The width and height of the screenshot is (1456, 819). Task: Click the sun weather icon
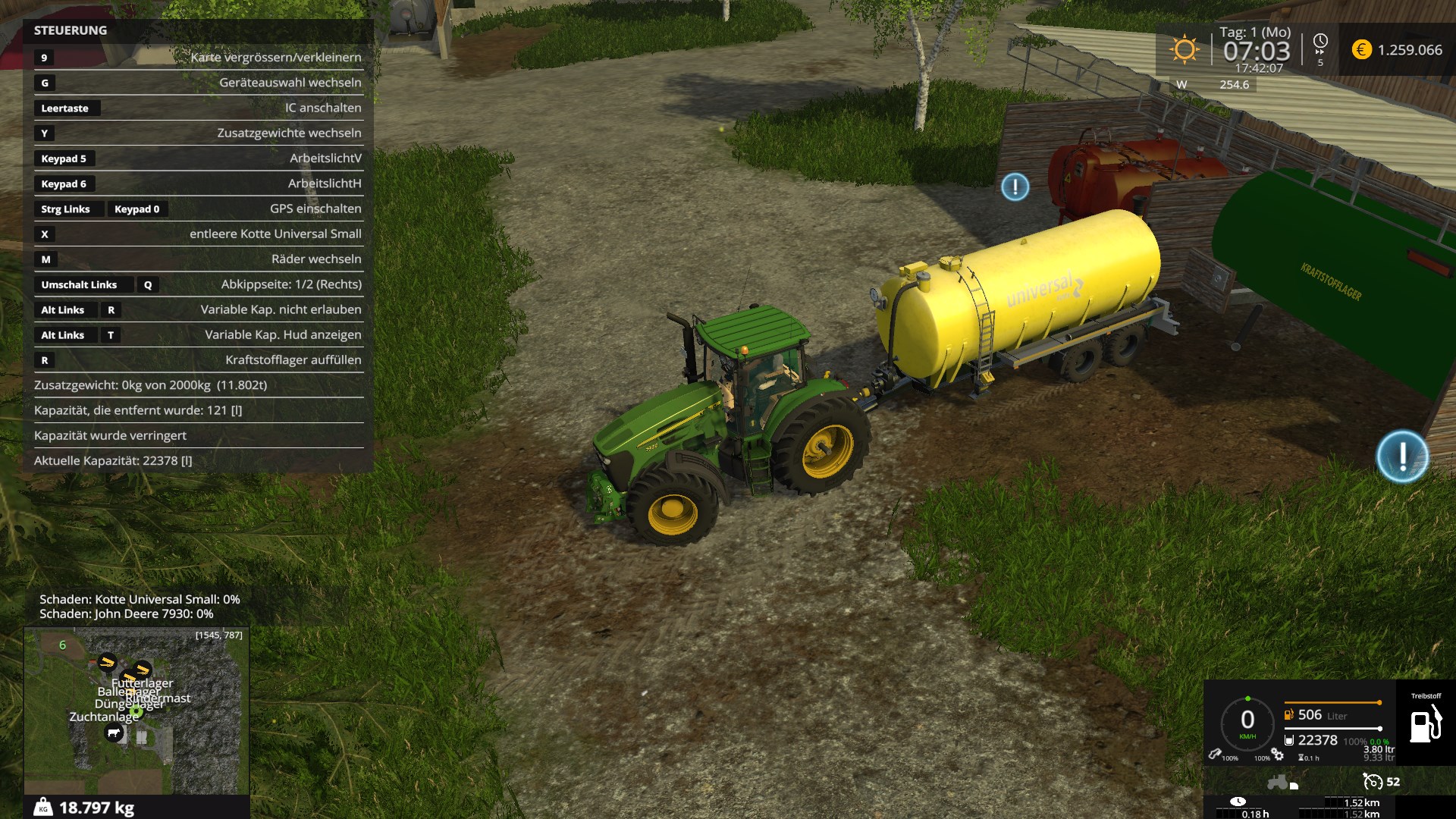[1184, 50]
